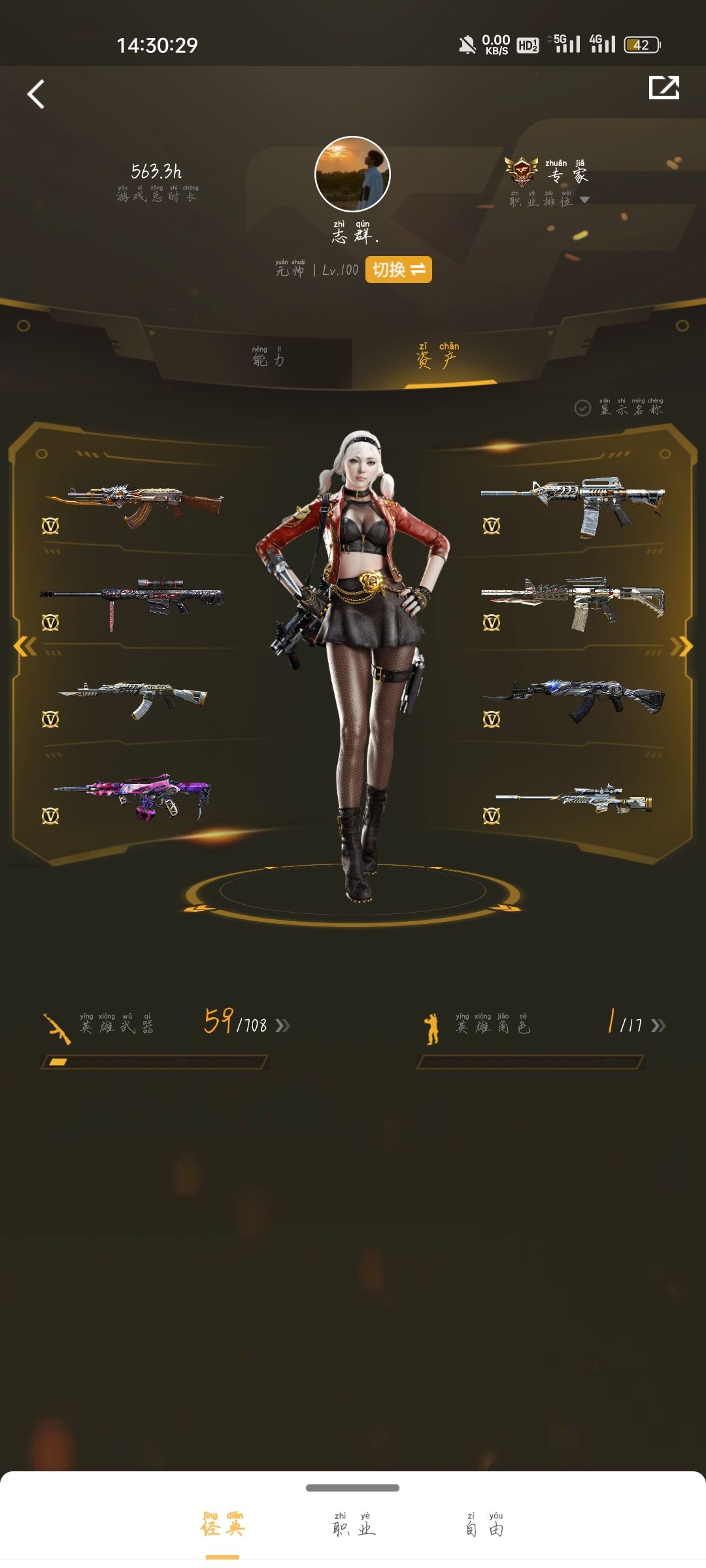Choose the black and red Barrett sniper rifle
706x1568 pixels.
tap(132, 602)
